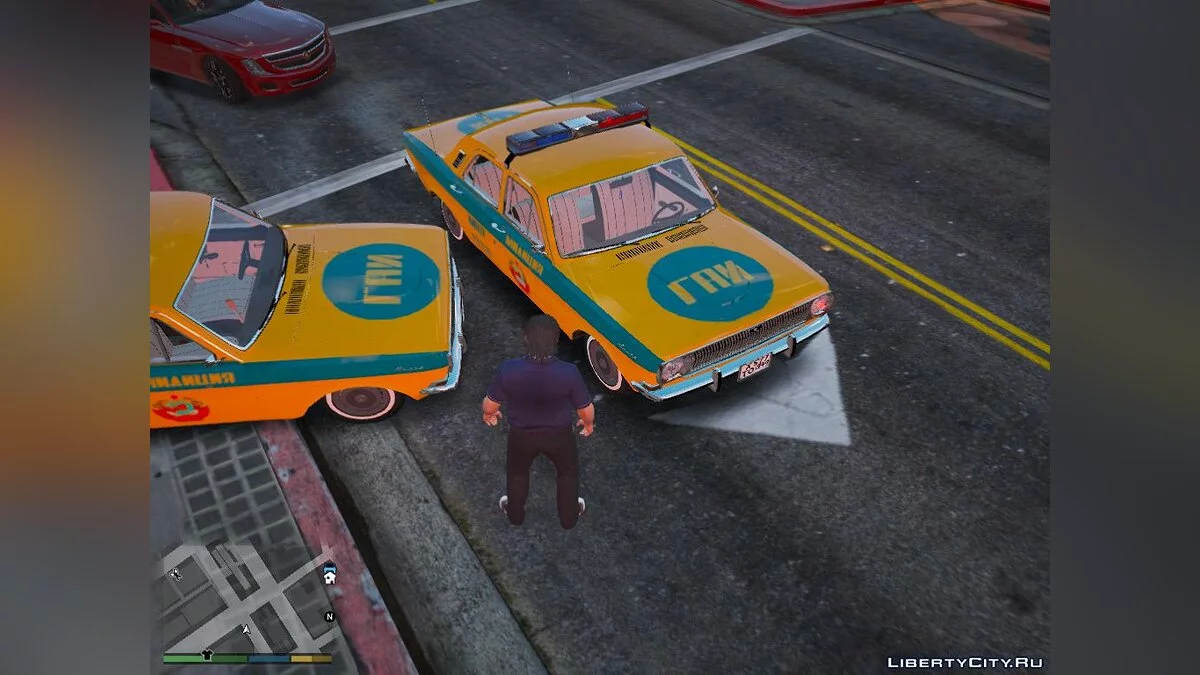Select the scissors barber marker on minimap
The width and height of the screenshot is (1200, 675).
[x=177, y=574]
